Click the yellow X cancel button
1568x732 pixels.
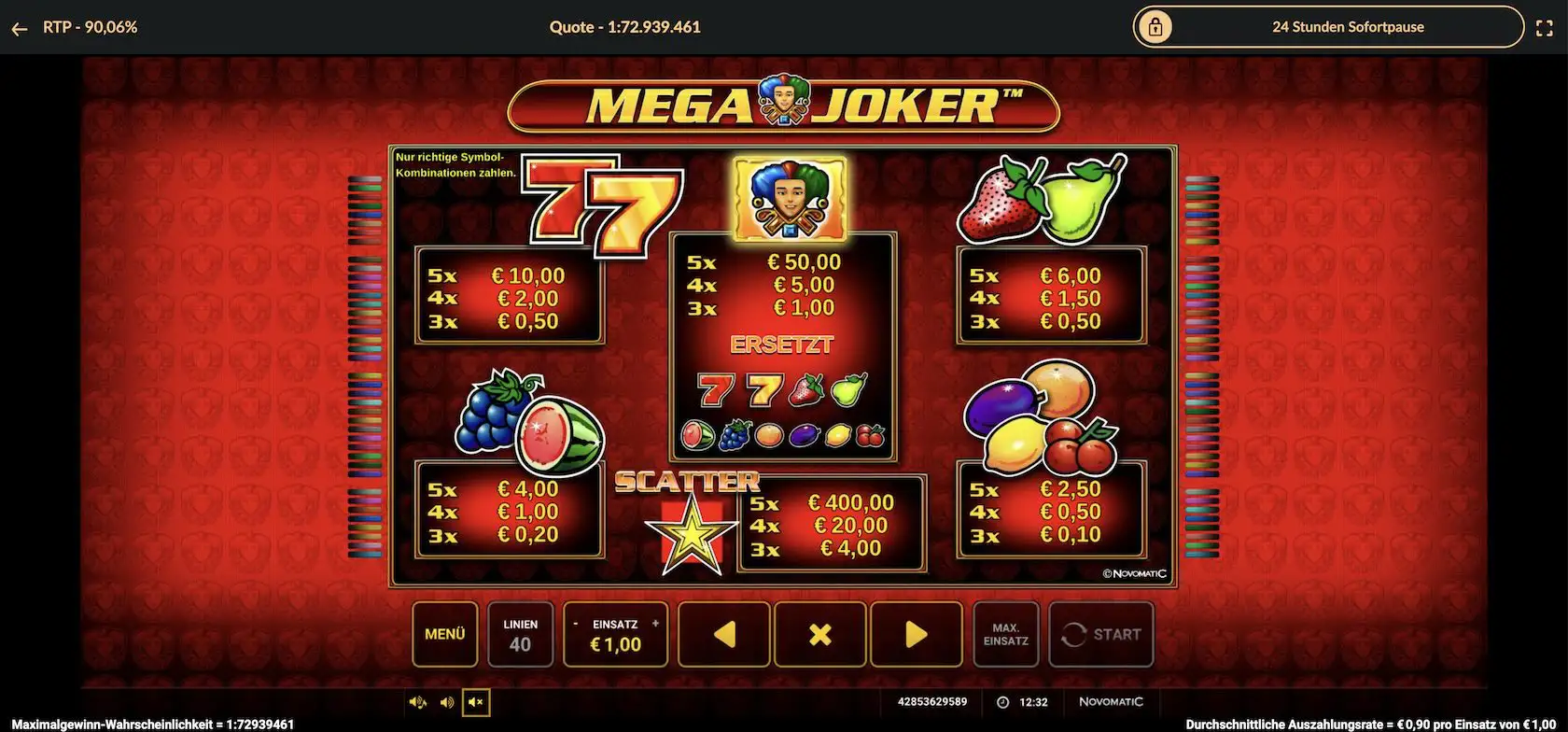[x=819, y=635]
